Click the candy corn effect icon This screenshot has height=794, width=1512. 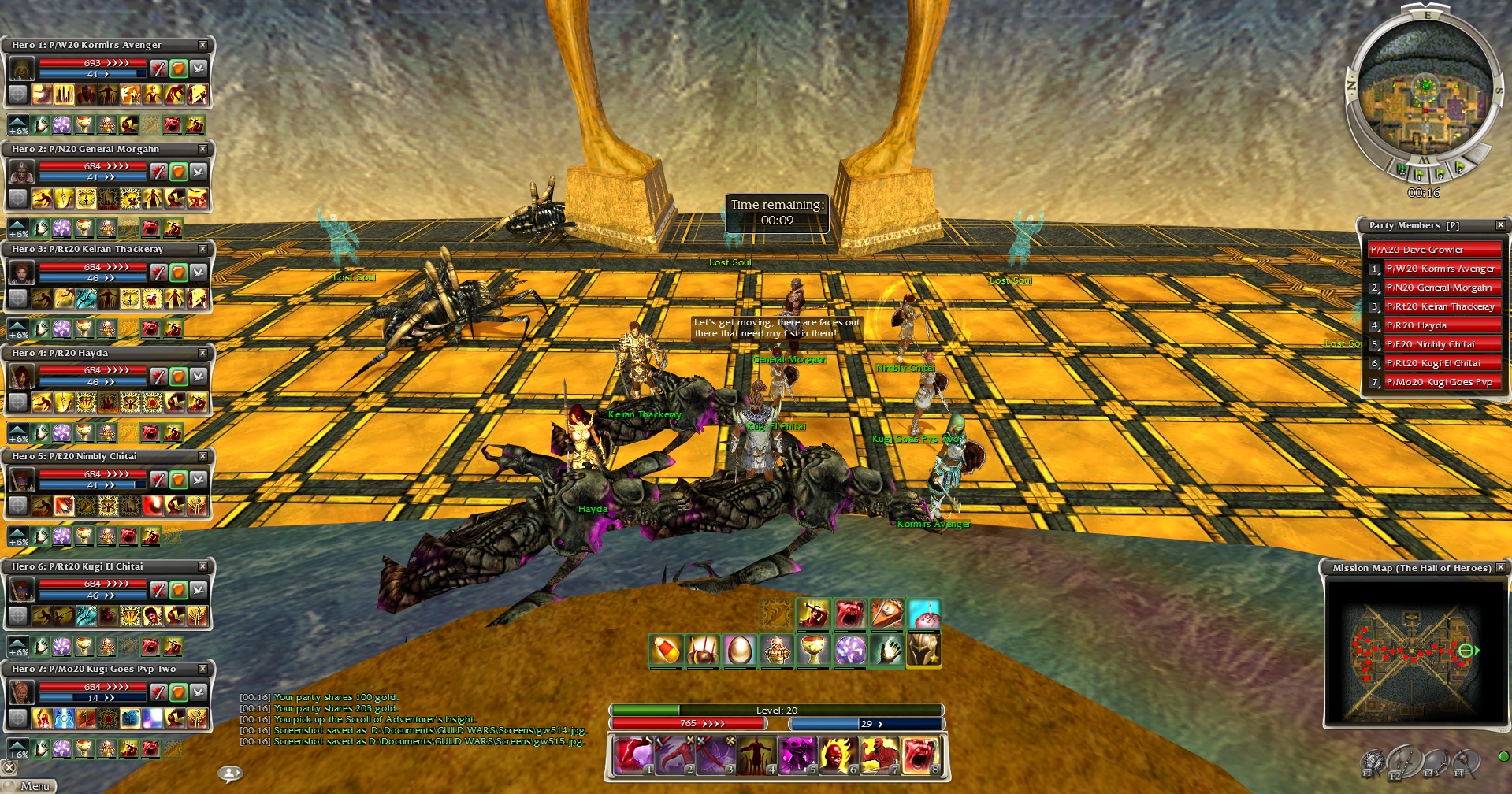click(x=666, y=651)
